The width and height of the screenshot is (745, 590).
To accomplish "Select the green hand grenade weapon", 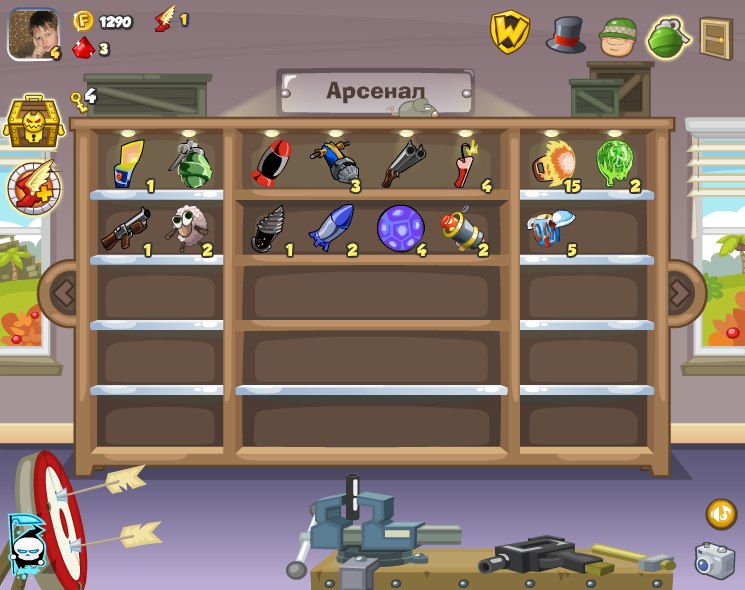I will pos(190,164).
